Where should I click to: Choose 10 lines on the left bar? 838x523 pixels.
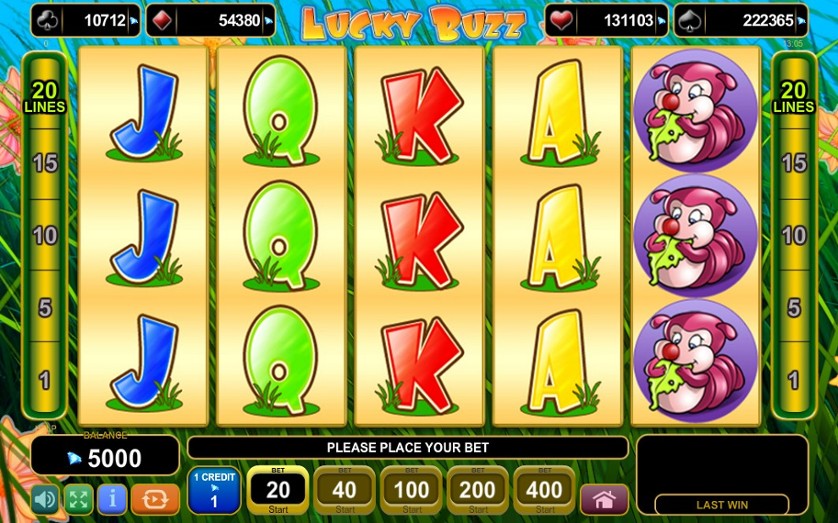tap(44, 236)
